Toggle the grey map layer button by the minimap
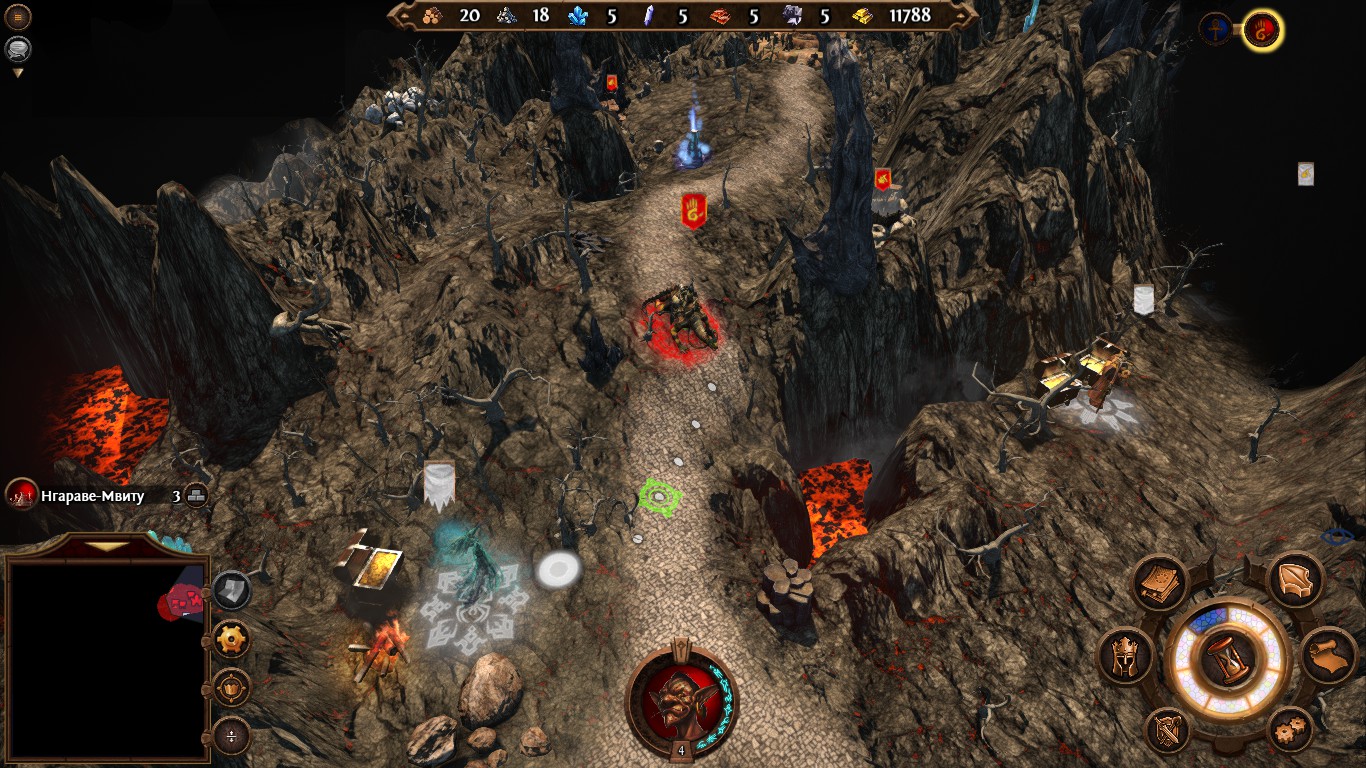The image size is (1366, 768). [232, 590]
